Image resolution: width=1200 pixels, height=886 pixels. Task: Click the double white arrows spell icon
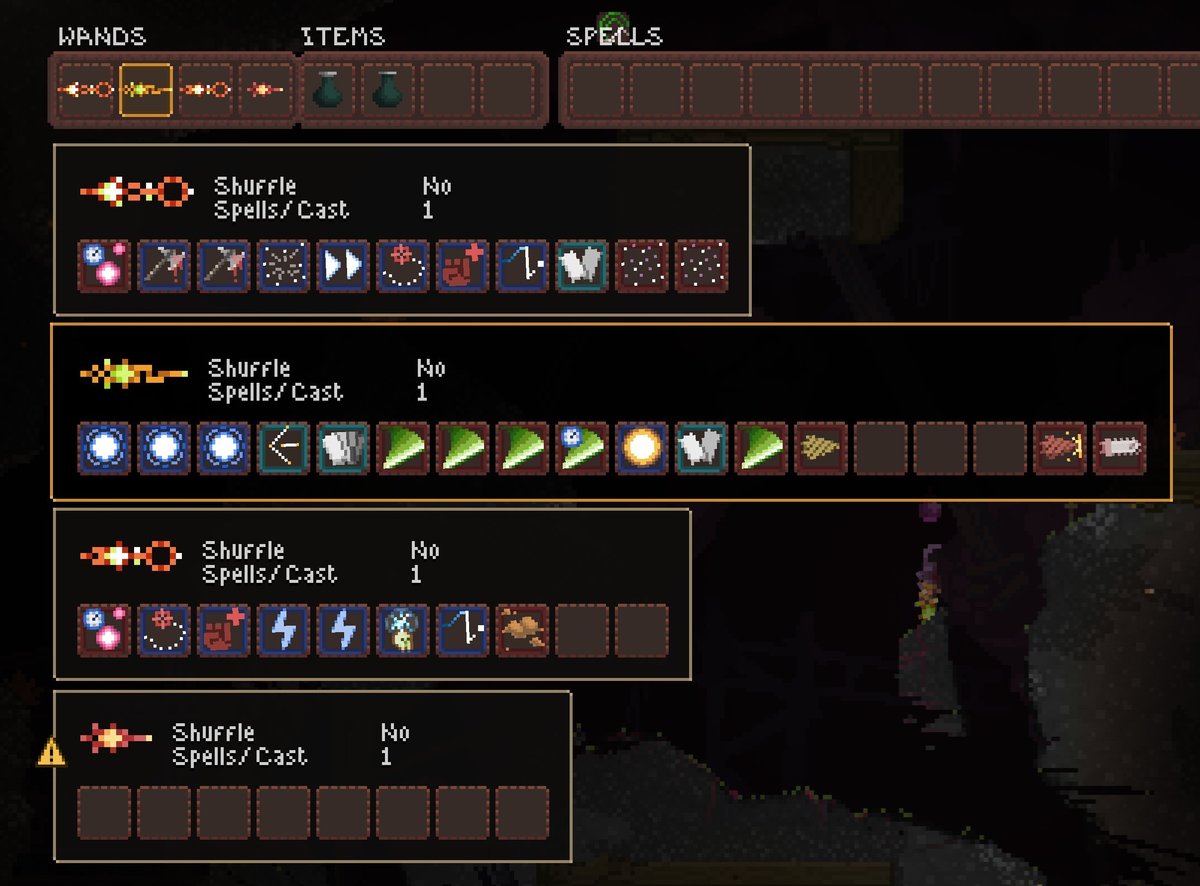pos(343,266)
